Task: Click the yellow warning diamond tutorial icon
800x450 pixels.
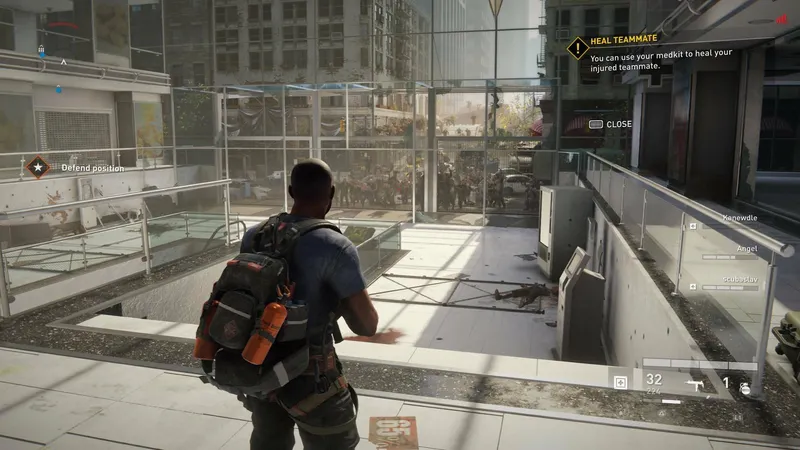Action: [577, 47]
